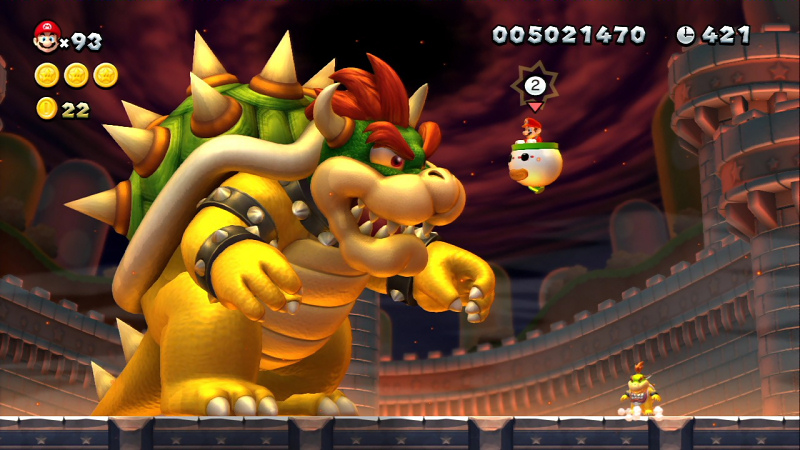Viewport: 800px width, 450px height.
Task: Click Mario's head lives icon
Action: coord(45,37)
